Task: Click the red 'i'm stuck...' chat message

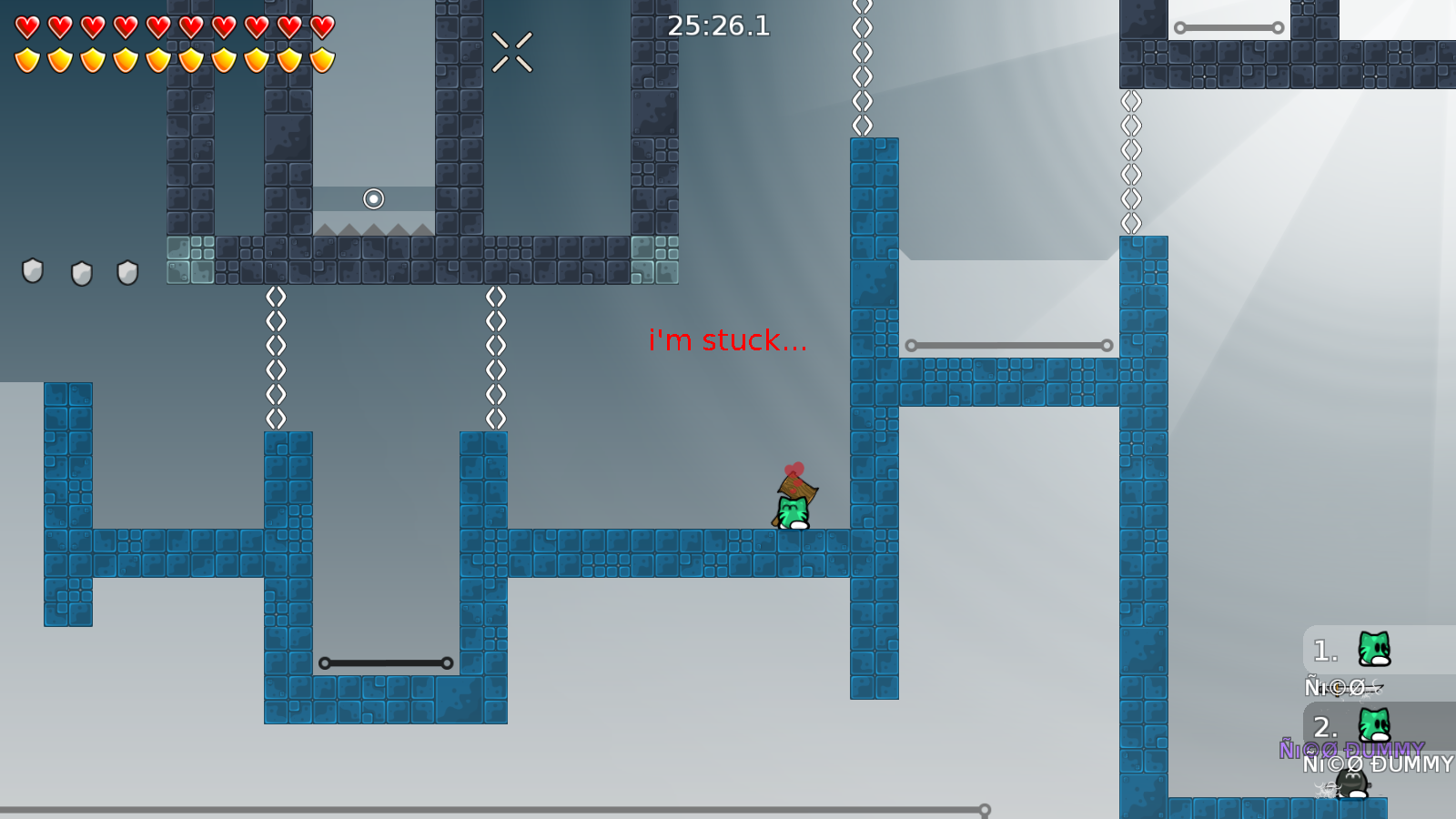Action: [728, 341]
